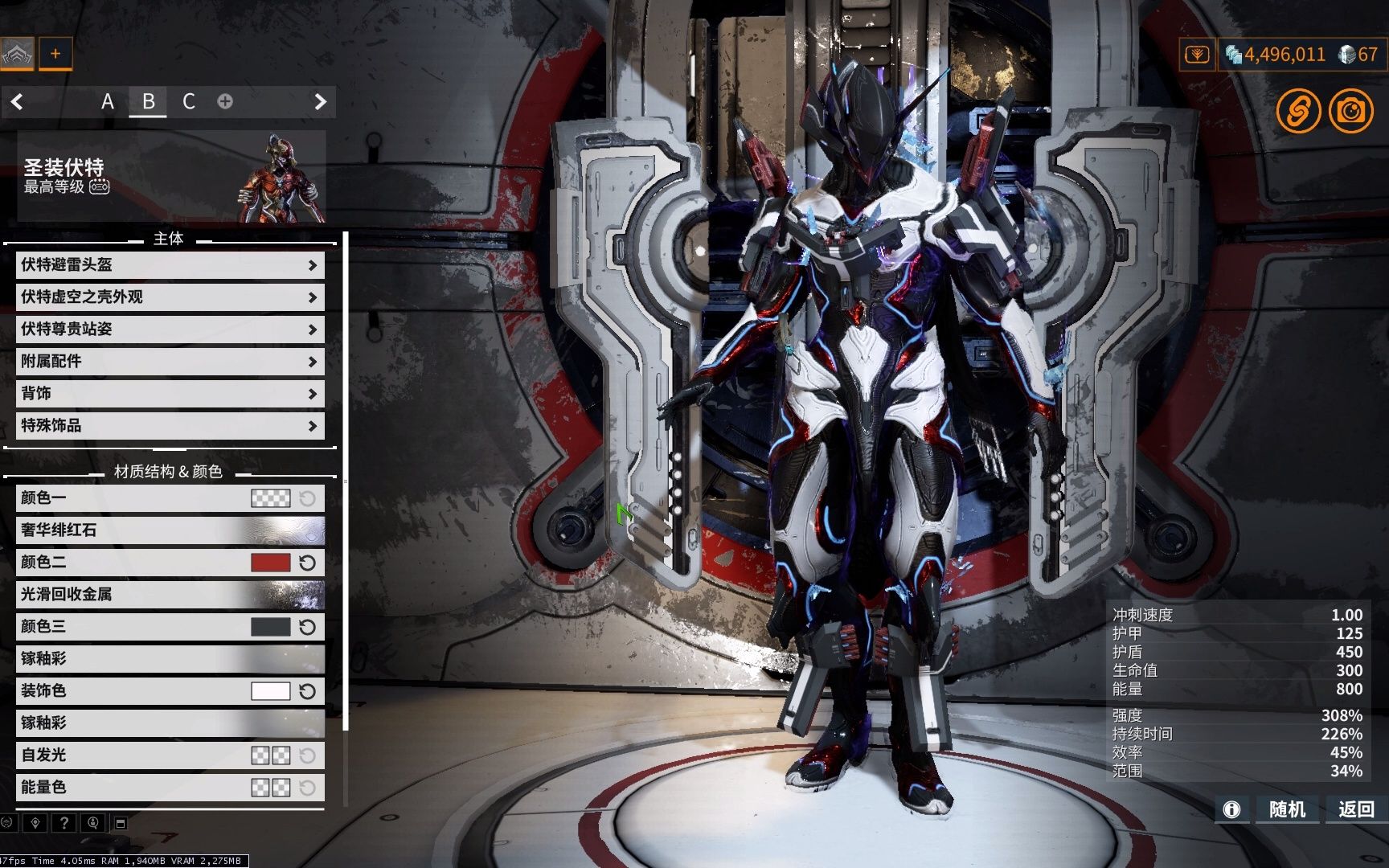Choose the 奢华绯红石 material row
This screenshot has width=1389, height=868.
(170, 530)
